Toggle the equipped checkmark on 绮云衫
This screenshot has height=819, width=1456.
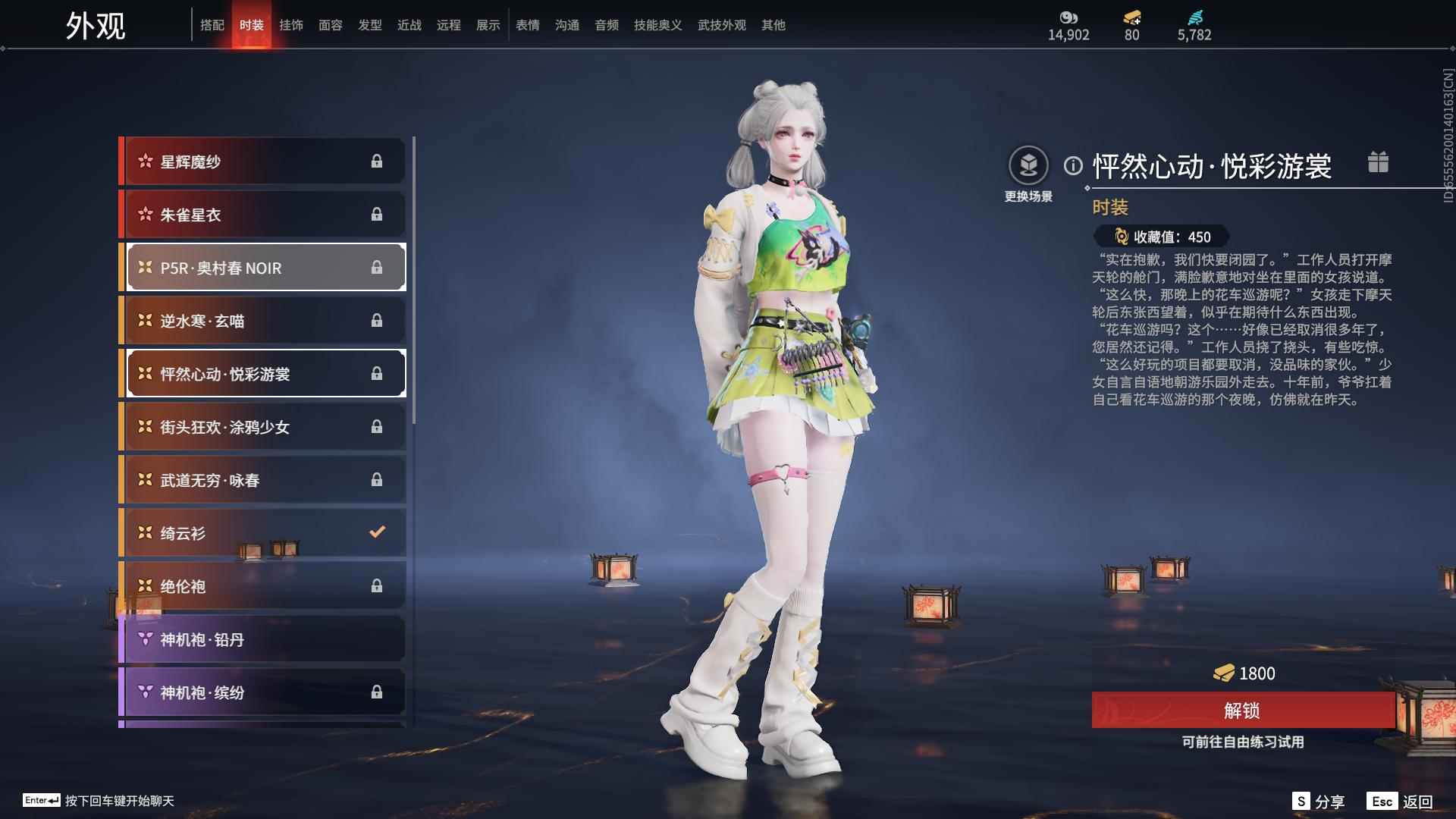[377, 532]
